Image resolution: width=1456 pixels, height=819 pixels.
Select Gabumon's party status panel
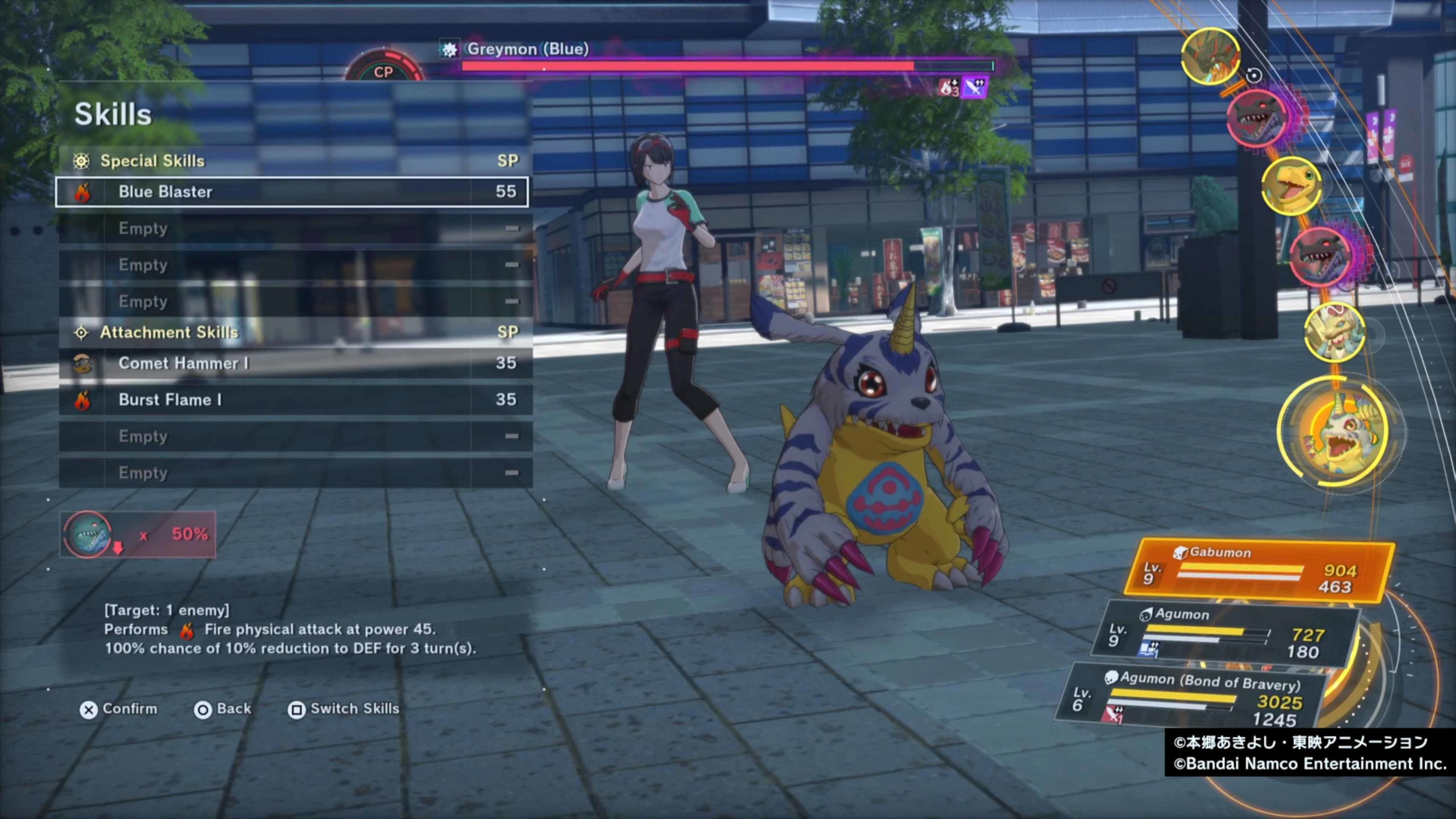coord(1260,570)
